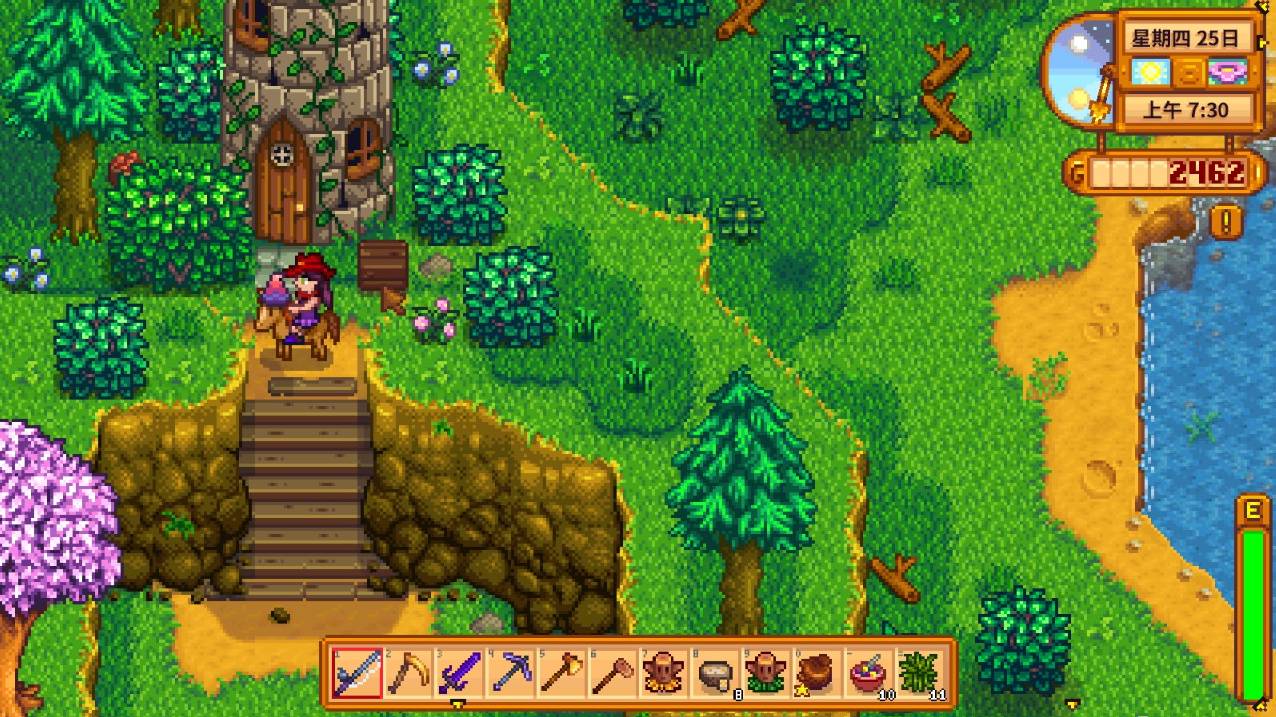
Task: Select the brown star-quality item slot
Action: [x=816, y=673]
